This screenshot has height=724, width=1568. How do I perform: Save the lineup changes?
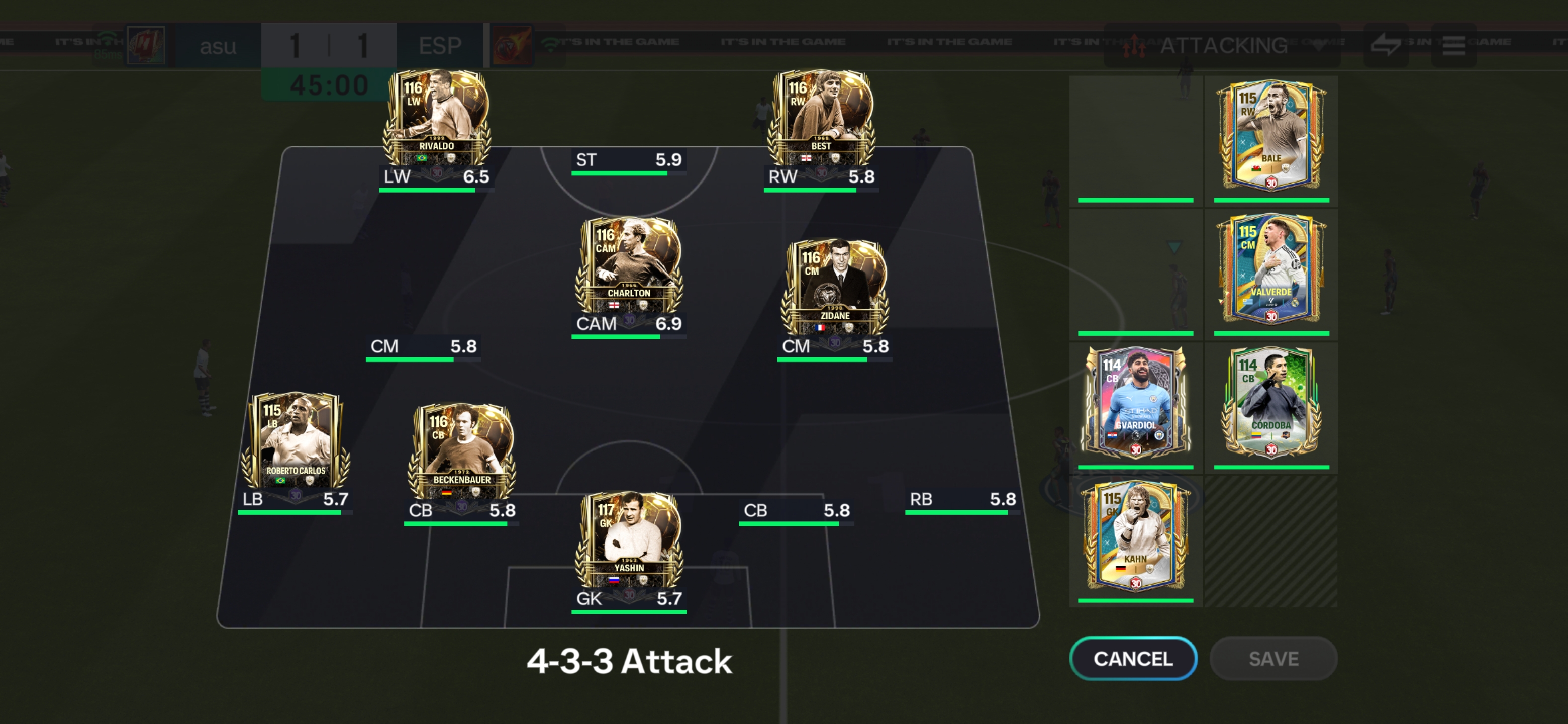click(1273, 658)
